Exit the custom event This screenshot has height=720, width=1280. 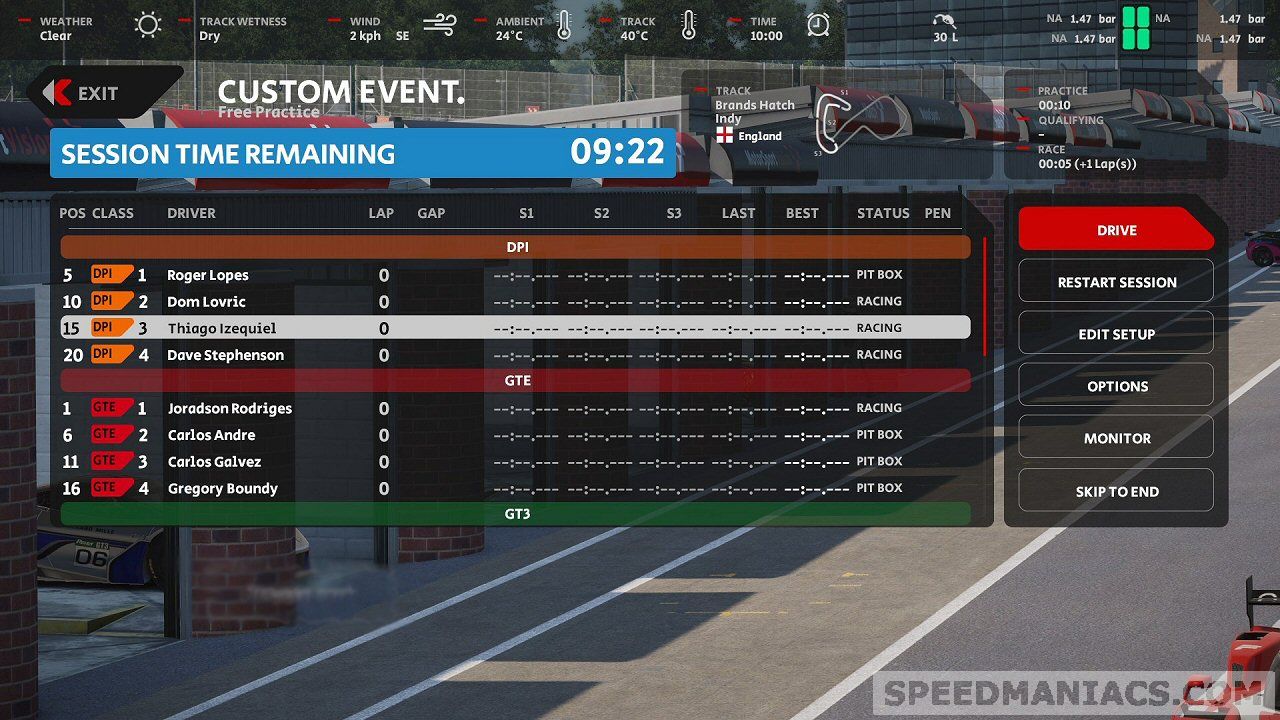(x=98, y=93)
